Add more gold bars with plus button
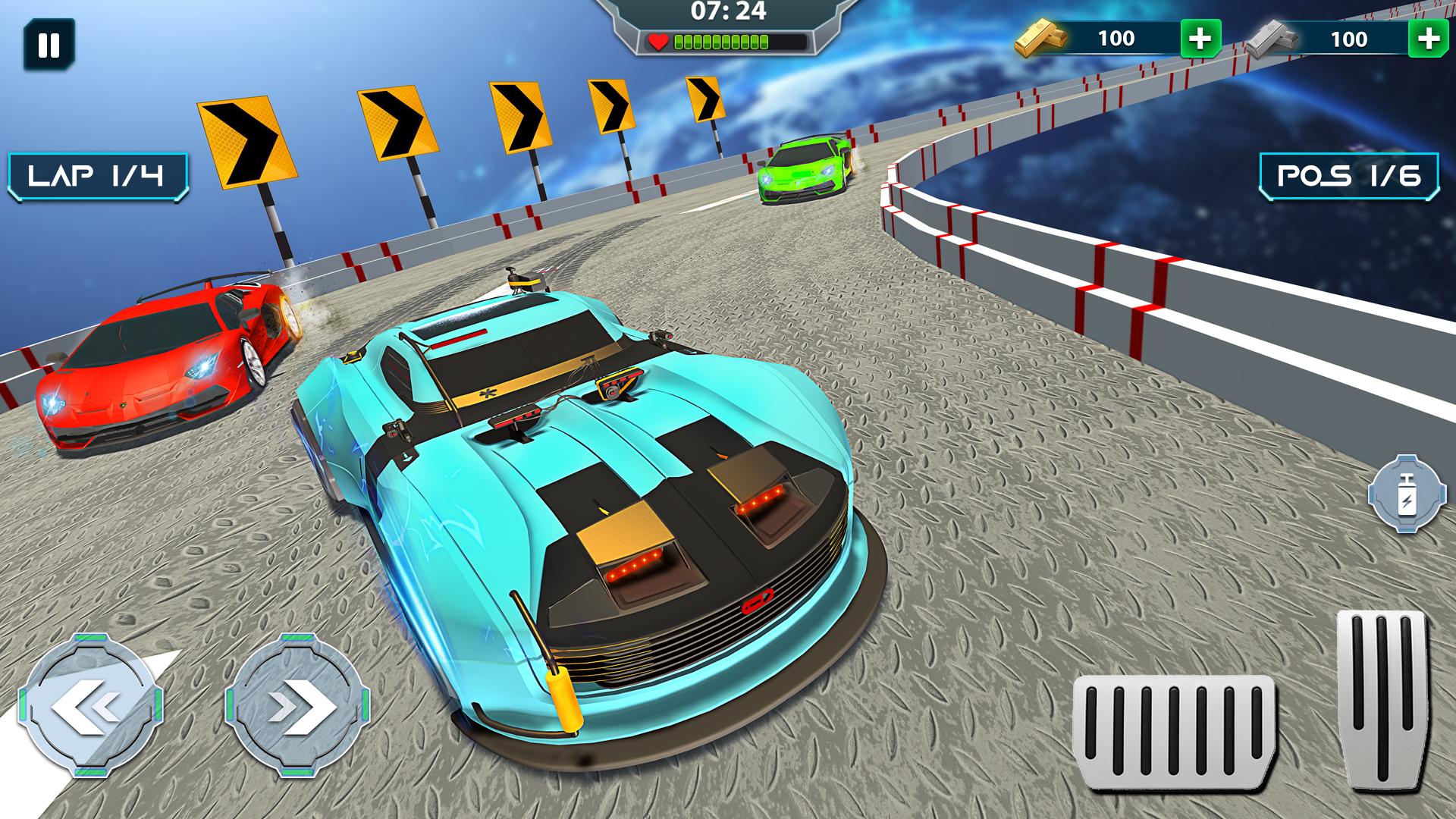 (x=1200, y=39)
